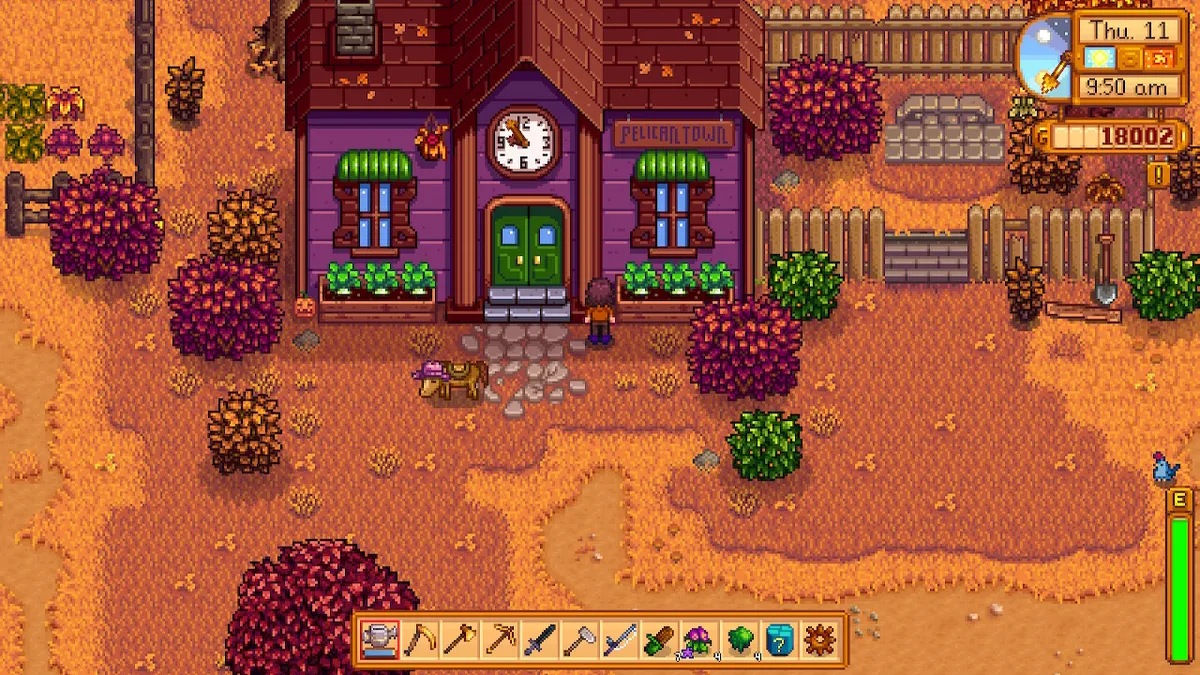Select the blue mystery box
Image resolution: width=1200 pixels, height=675 pixels.
778,638
